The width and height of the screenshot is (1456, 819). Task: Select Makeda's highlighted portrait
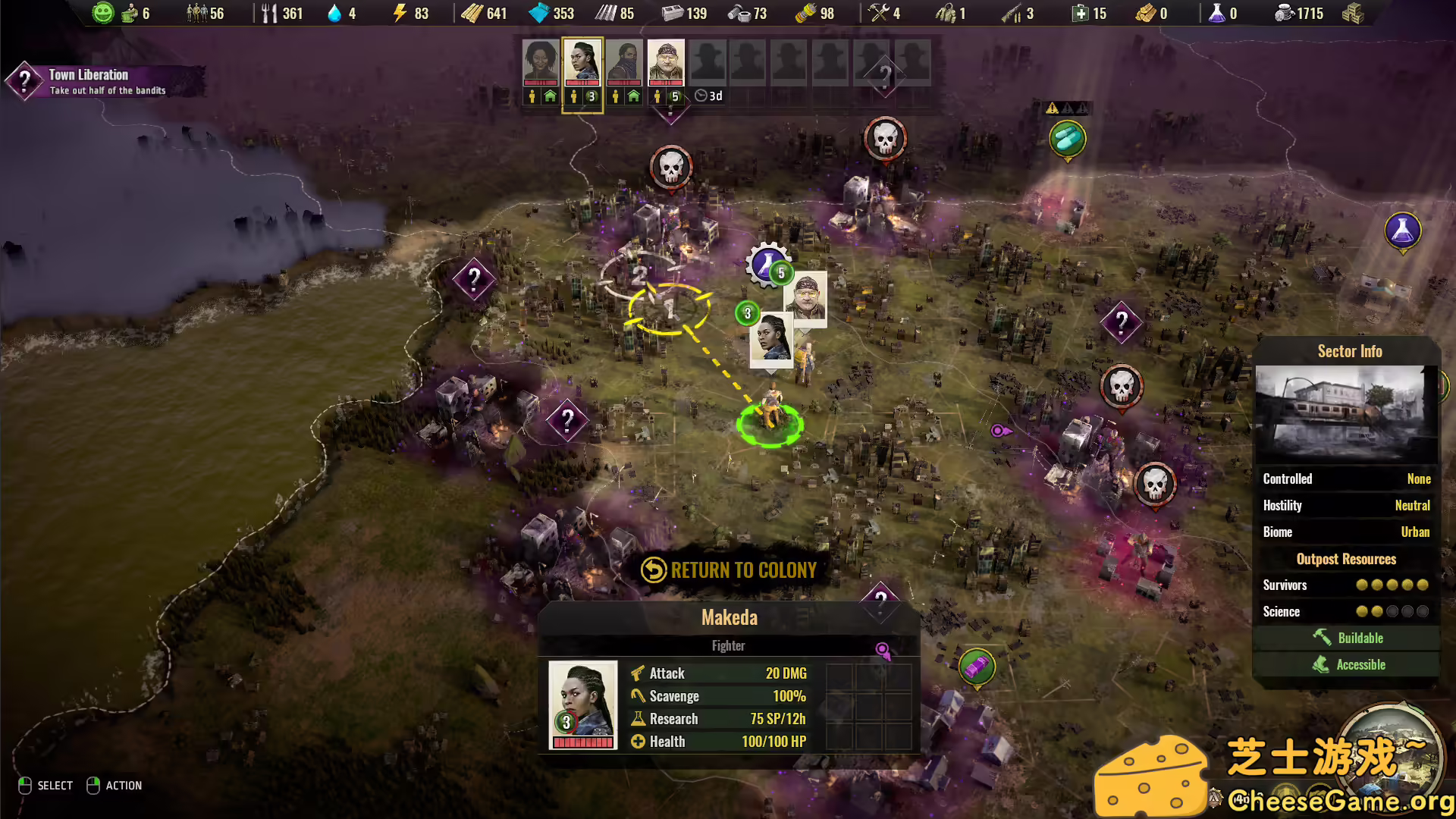(582, 64)
